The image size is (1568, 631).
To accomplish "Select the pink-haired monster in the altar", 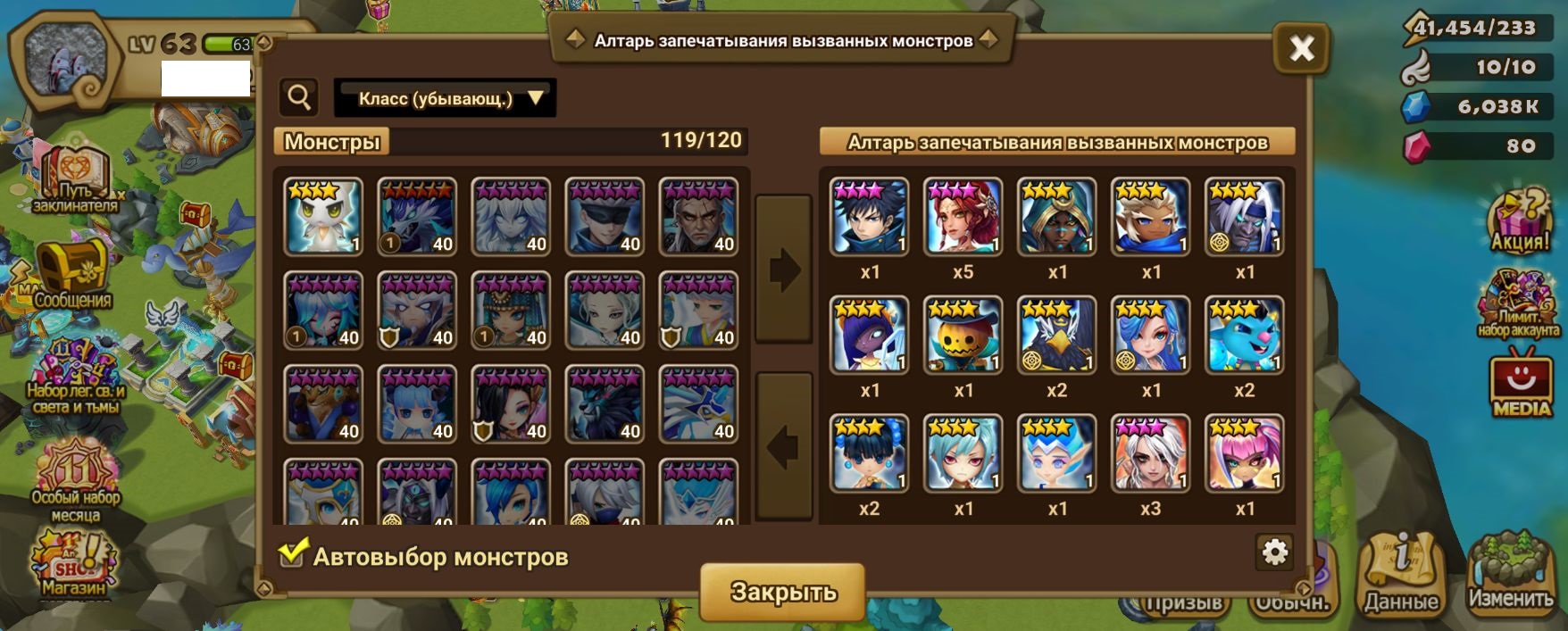I will (x=1244, y=453).
